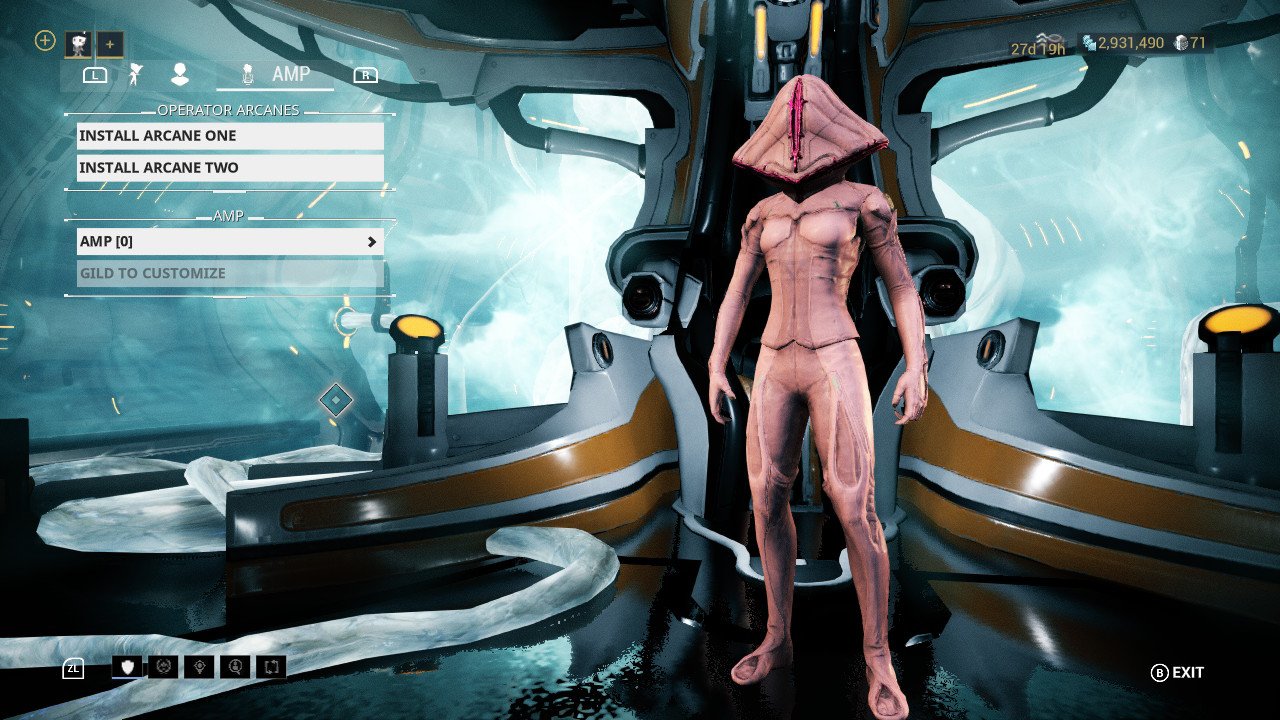This screenshot has width=1280, height=720.
Task: Click the circular arrows swap icon
Action: coord(271,667)
